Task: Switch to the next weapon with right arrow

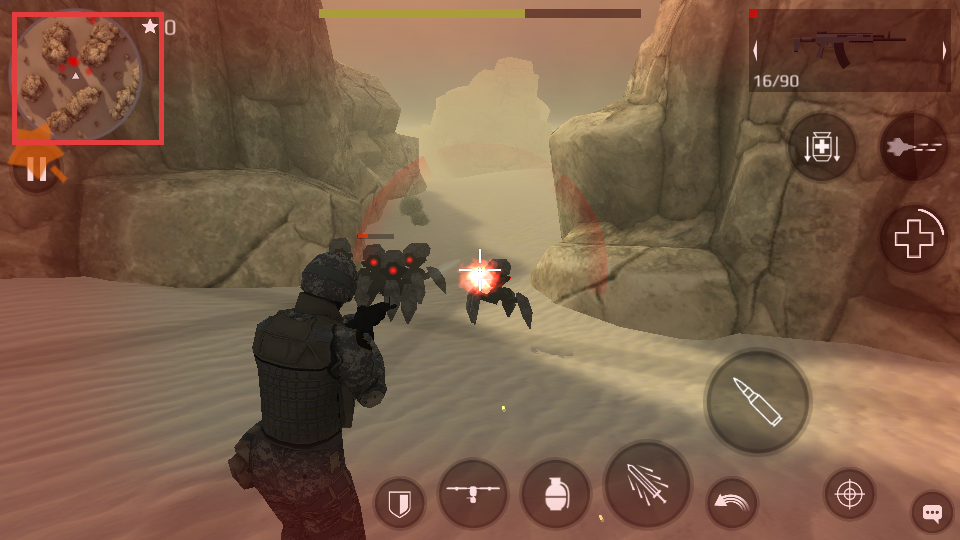Action: tap(943, 51)
